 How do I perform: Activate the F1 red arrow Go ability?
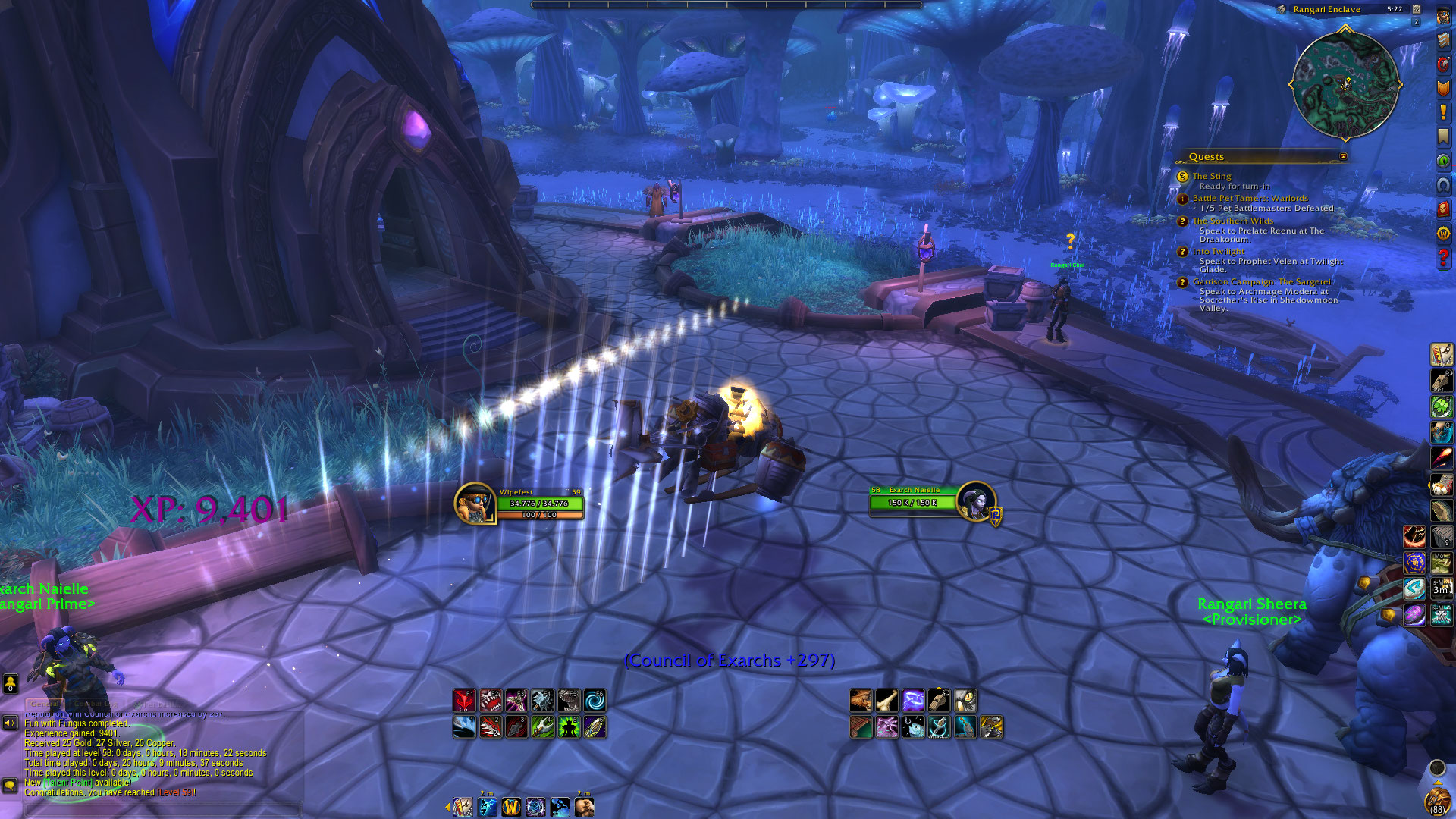pos(464,701)
